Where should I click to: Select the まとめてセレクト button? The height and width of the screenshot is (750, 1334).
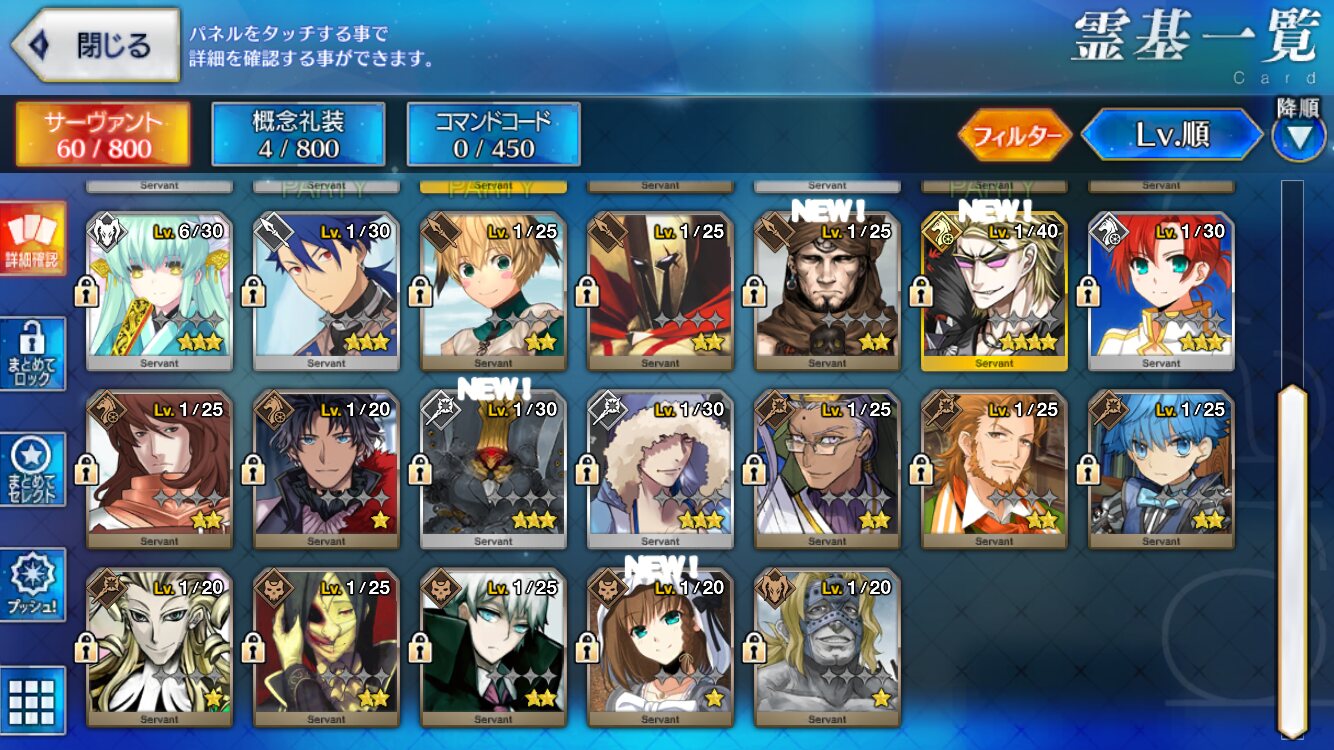(33, 470)
